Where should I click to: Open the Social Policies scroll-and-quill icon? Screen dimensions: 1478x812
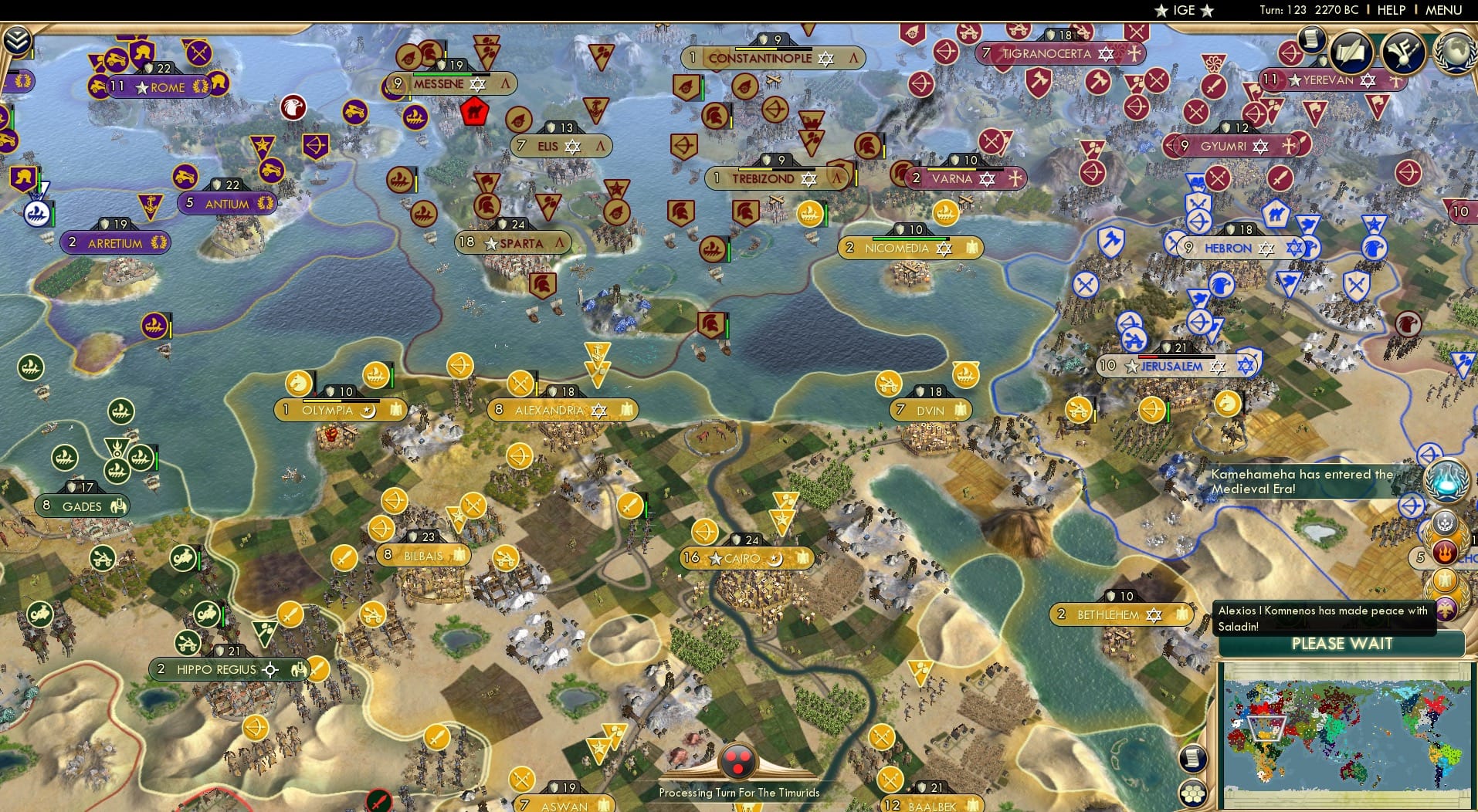pos(1350,51)
